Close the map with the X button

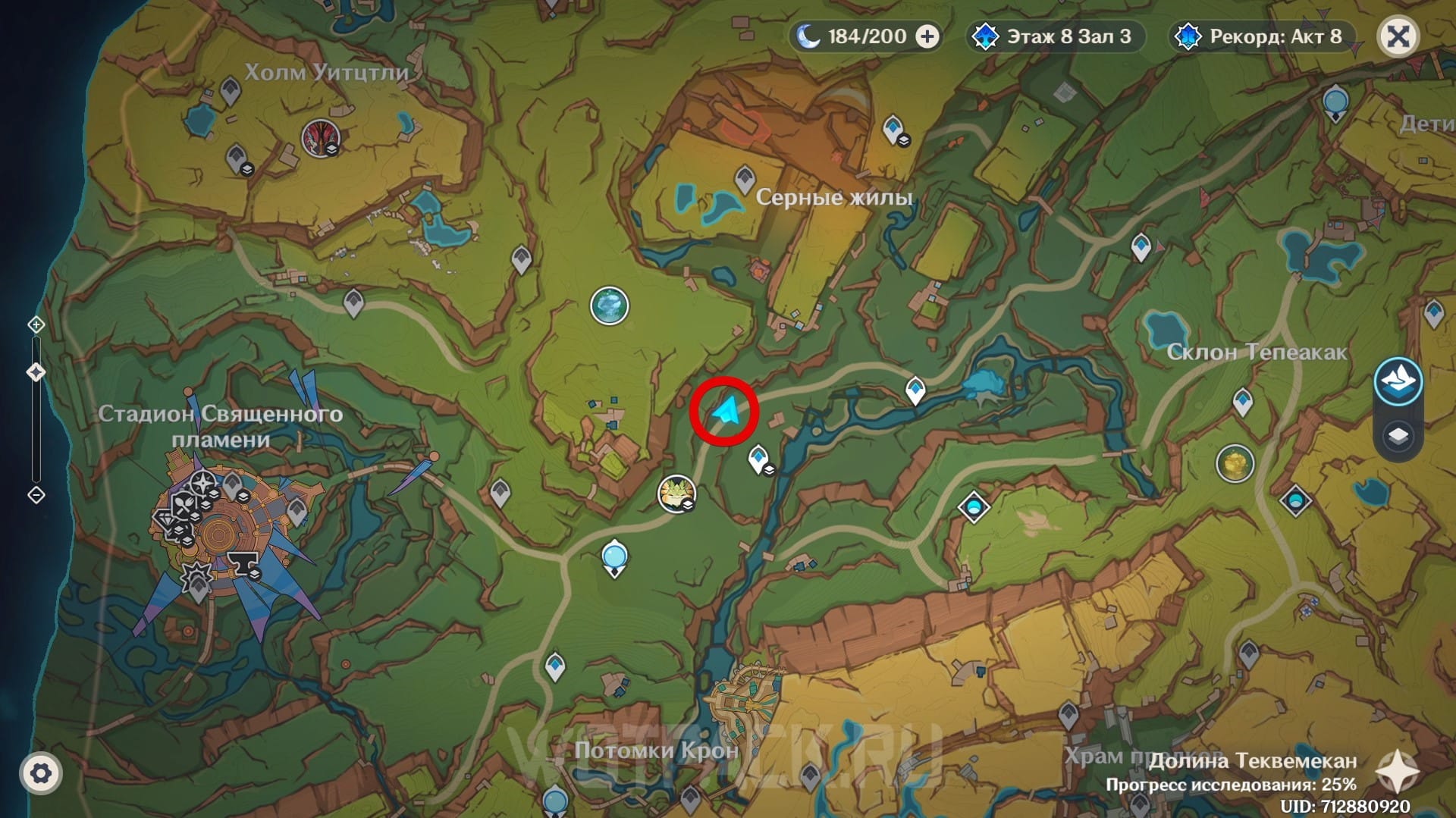(1398, 36)
